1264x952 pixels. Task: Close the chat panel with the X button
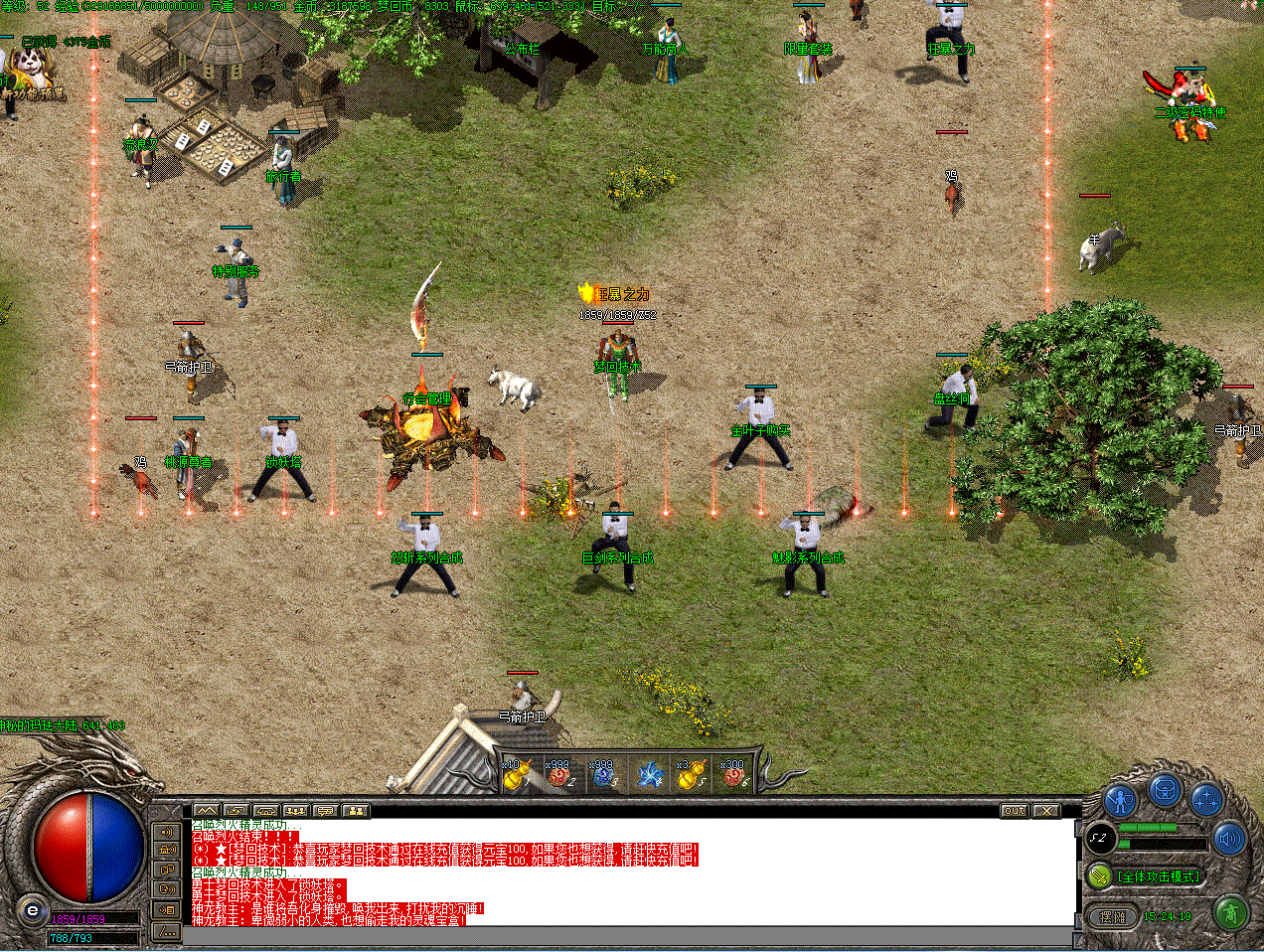(x=1045, y=811)
